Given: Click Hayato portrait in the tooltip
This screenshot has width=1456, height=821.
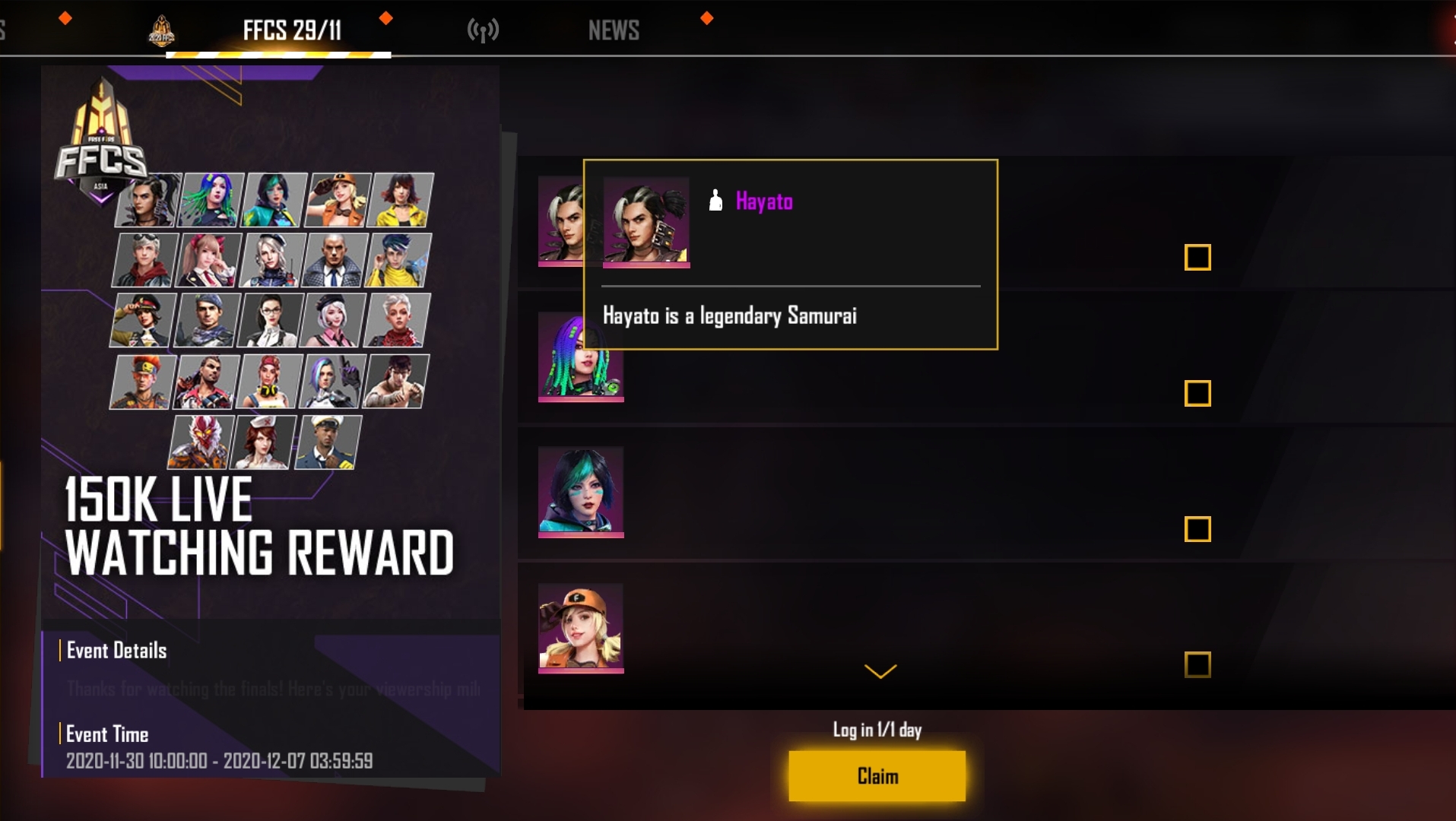Looking at the screenshot, I should [x=646, y=222].
